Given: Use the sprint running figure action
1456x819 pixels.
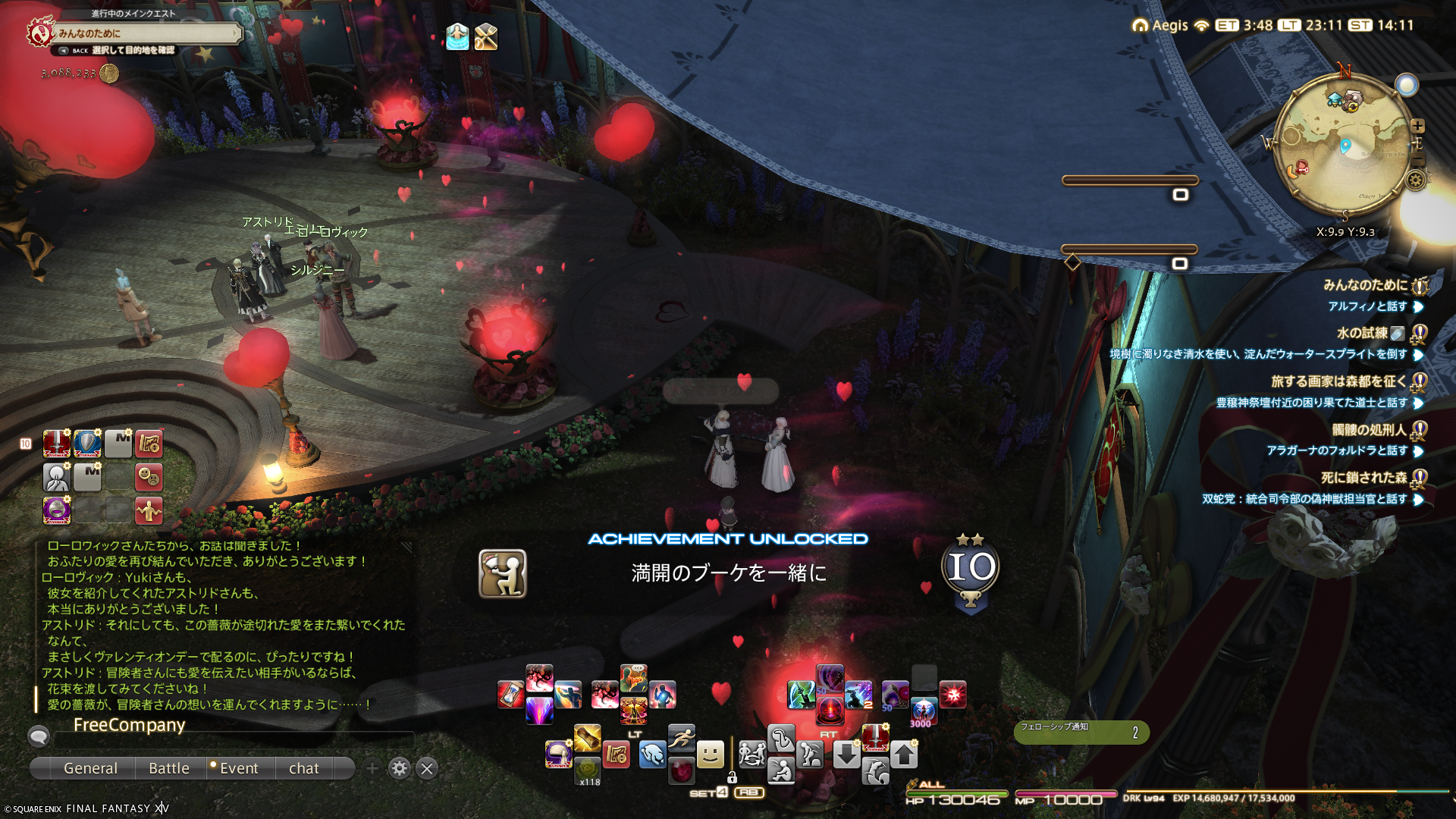Looking at the screenshot, I should [x=681, y=736].
